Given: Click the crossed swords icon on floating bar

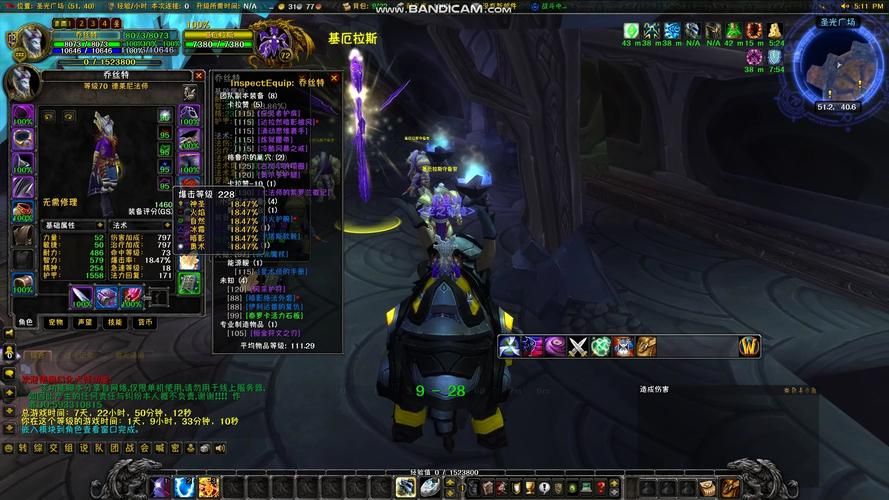Looking at the screenshot, I should [x=579, y=346].
